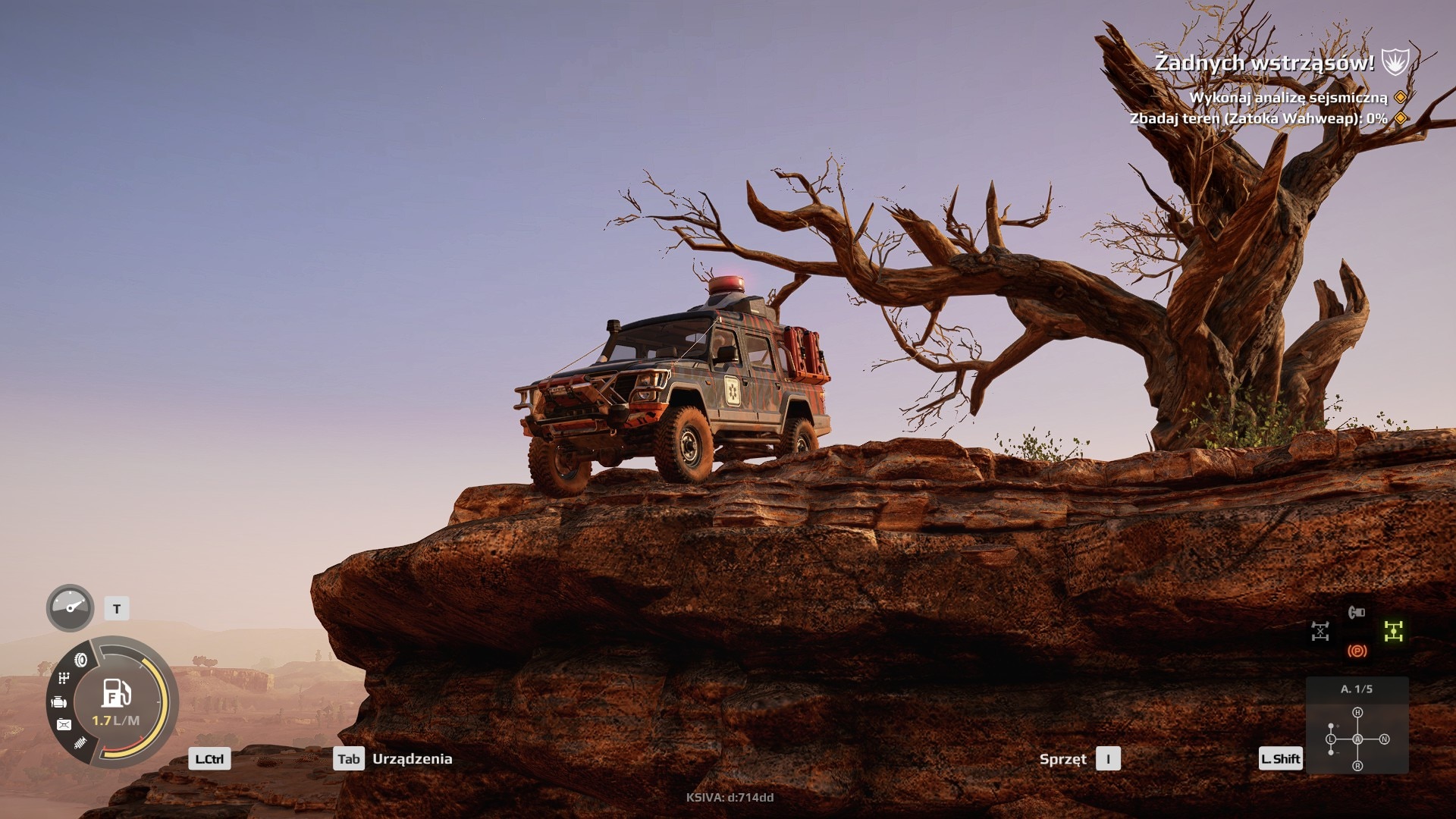Select the 'Wykonaj analizę sejsmiczną' objective
The height and width of the screenshot is (819, 1456).
click(x=1288, y=98)
